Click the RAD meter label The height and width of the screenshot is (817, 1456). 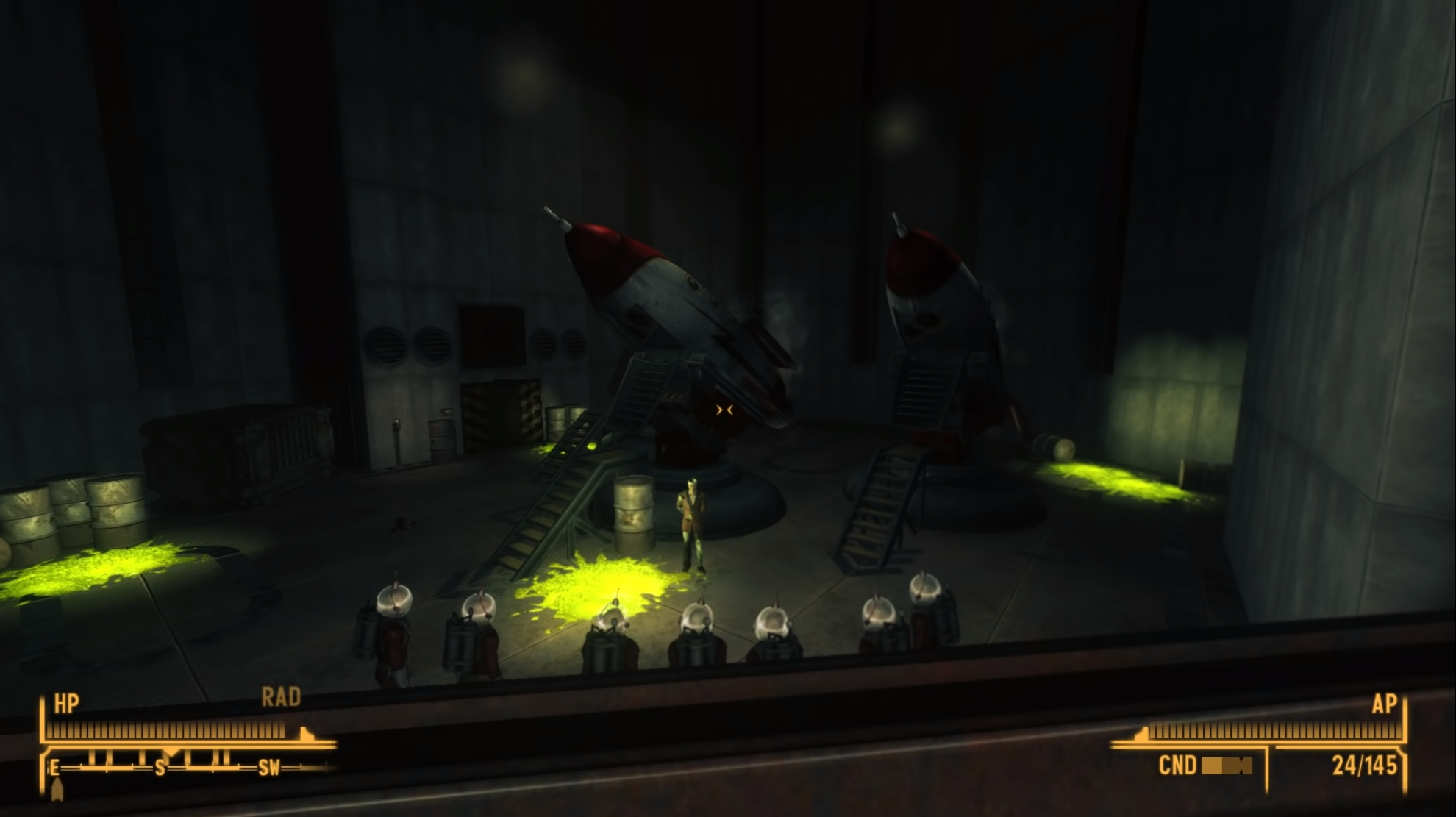282,699
